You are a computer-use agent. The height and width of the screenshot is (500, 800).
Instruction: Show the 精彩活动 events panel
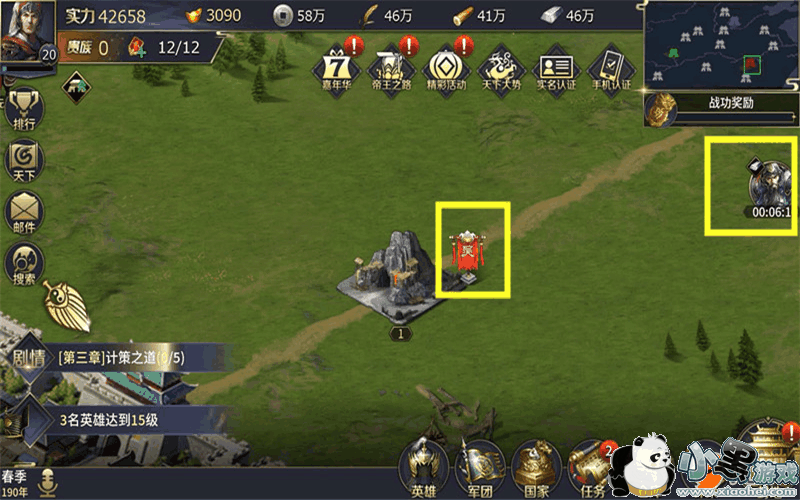coord(443,70)
